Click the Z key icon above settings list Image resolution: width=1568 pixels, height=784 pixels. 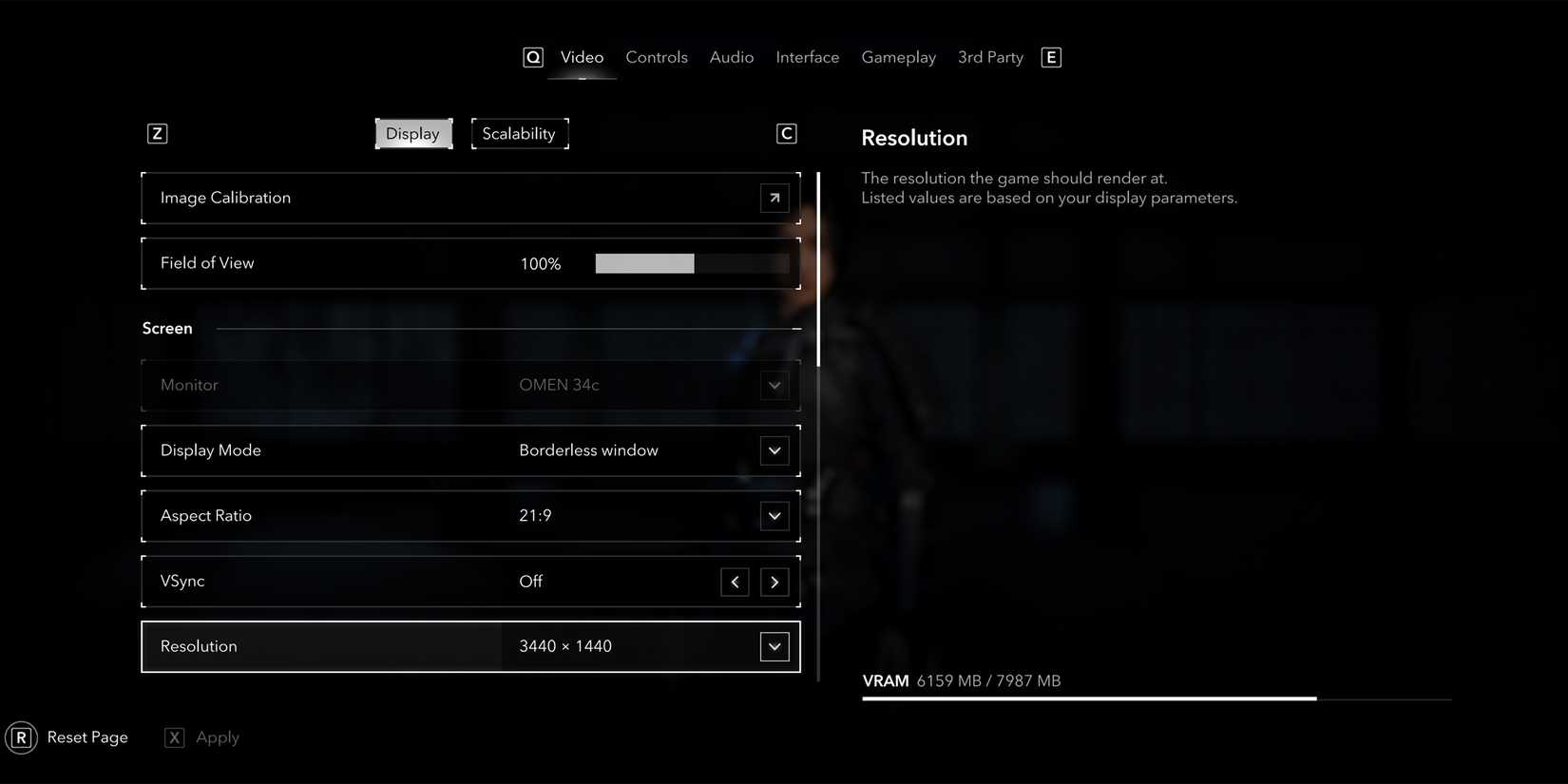157,133
